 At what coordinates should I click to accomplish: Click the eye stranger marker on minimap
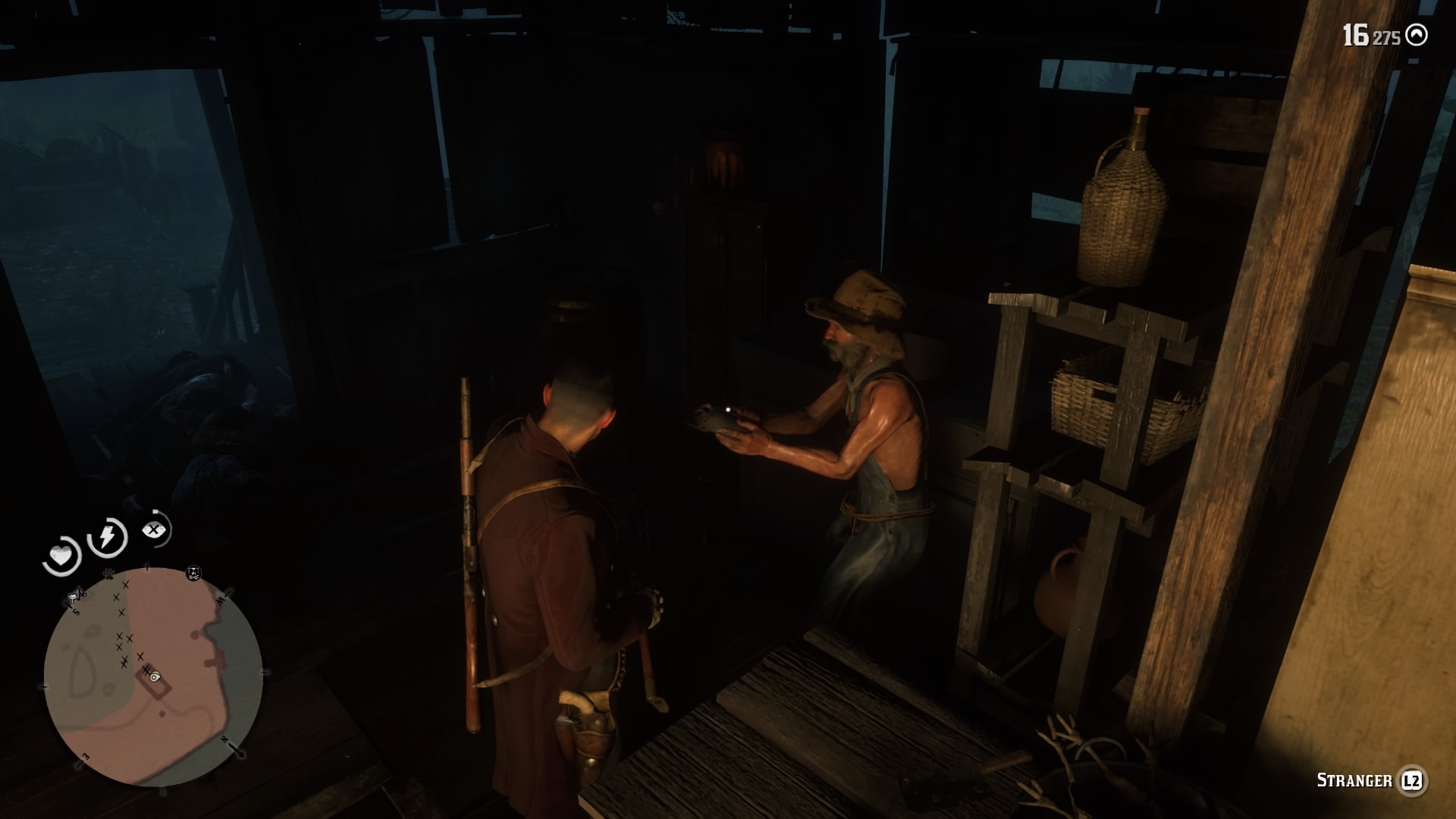(x=155, y=676)
